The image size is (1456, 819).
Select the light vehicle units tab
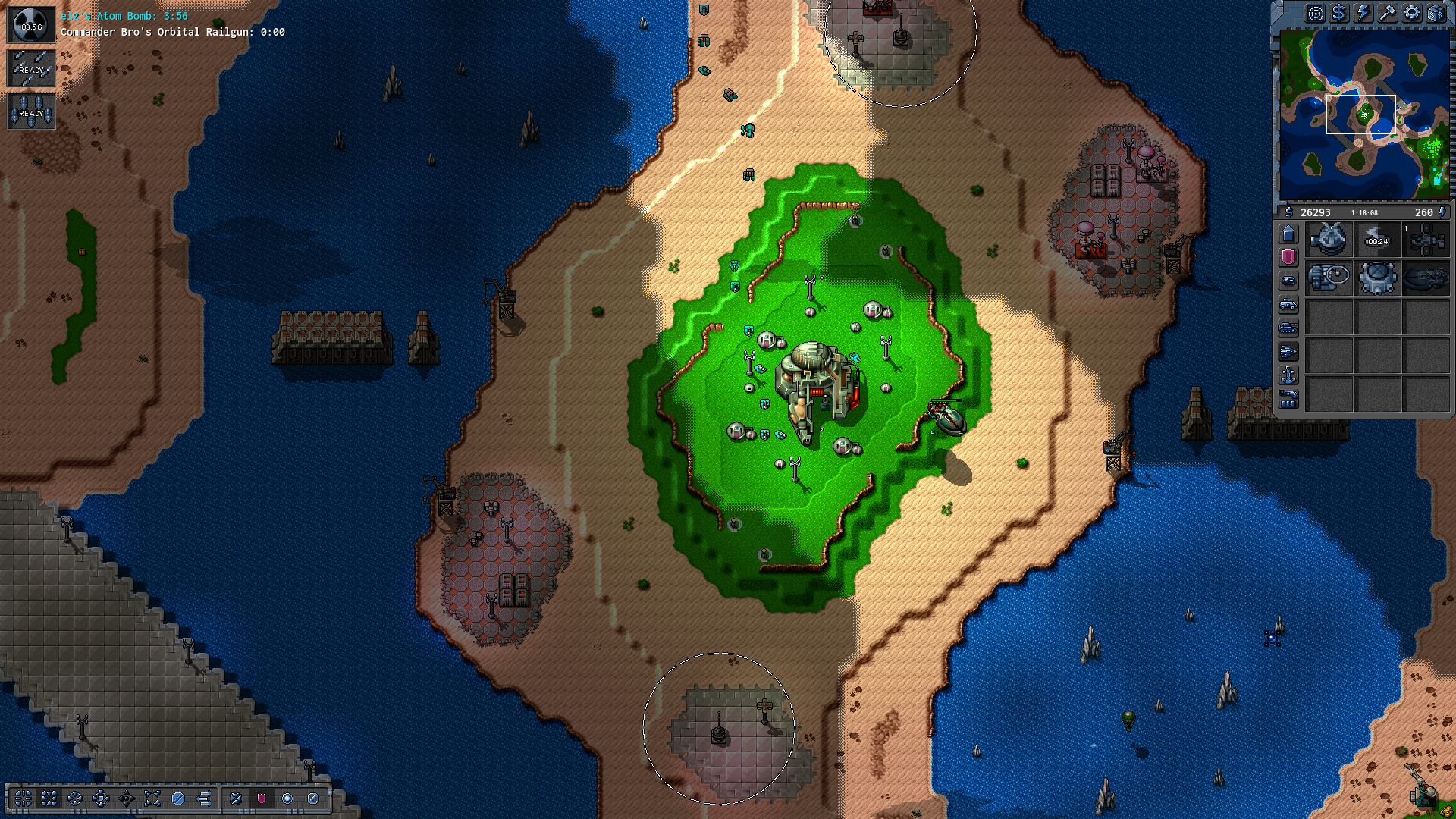click(1288, 304)
